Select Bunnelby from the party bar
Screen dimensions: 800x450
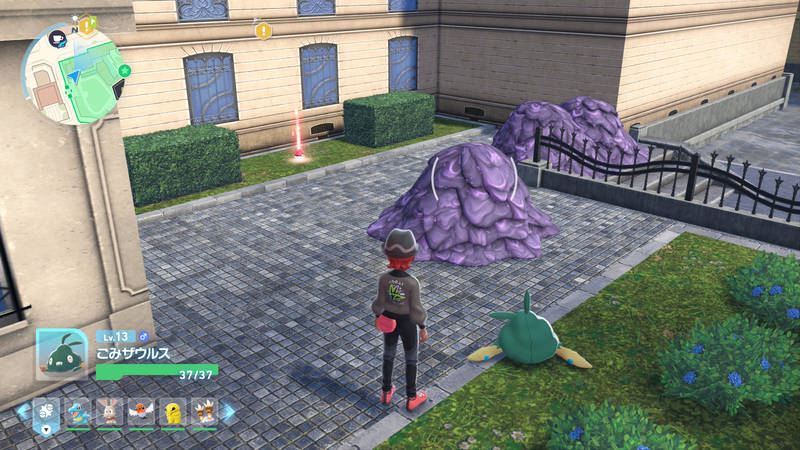(x=110, y=411)
